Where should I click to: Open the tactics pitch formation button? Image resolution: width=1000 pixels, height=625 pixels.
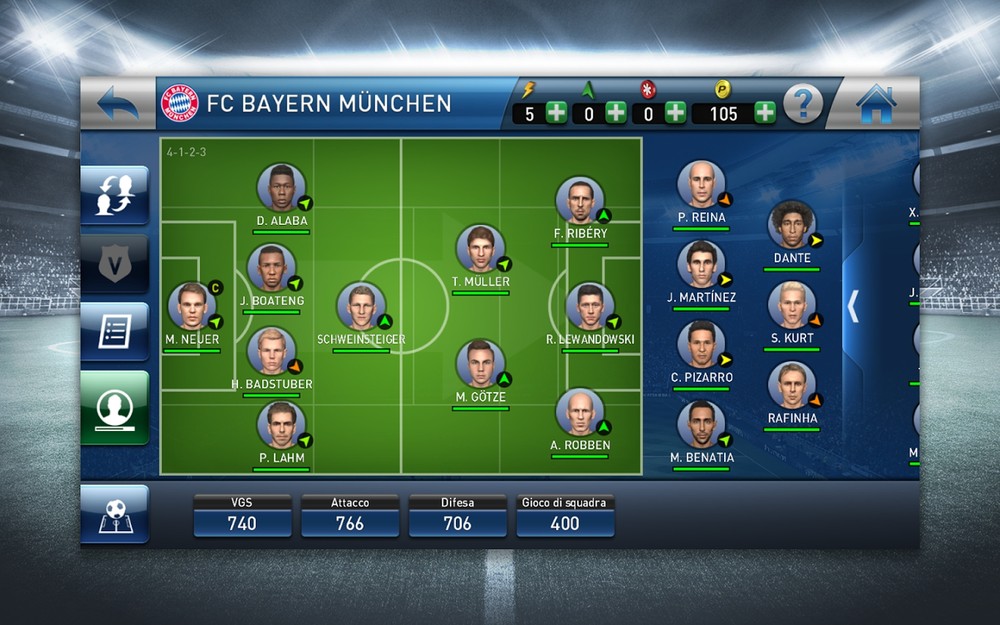(115, 514)
